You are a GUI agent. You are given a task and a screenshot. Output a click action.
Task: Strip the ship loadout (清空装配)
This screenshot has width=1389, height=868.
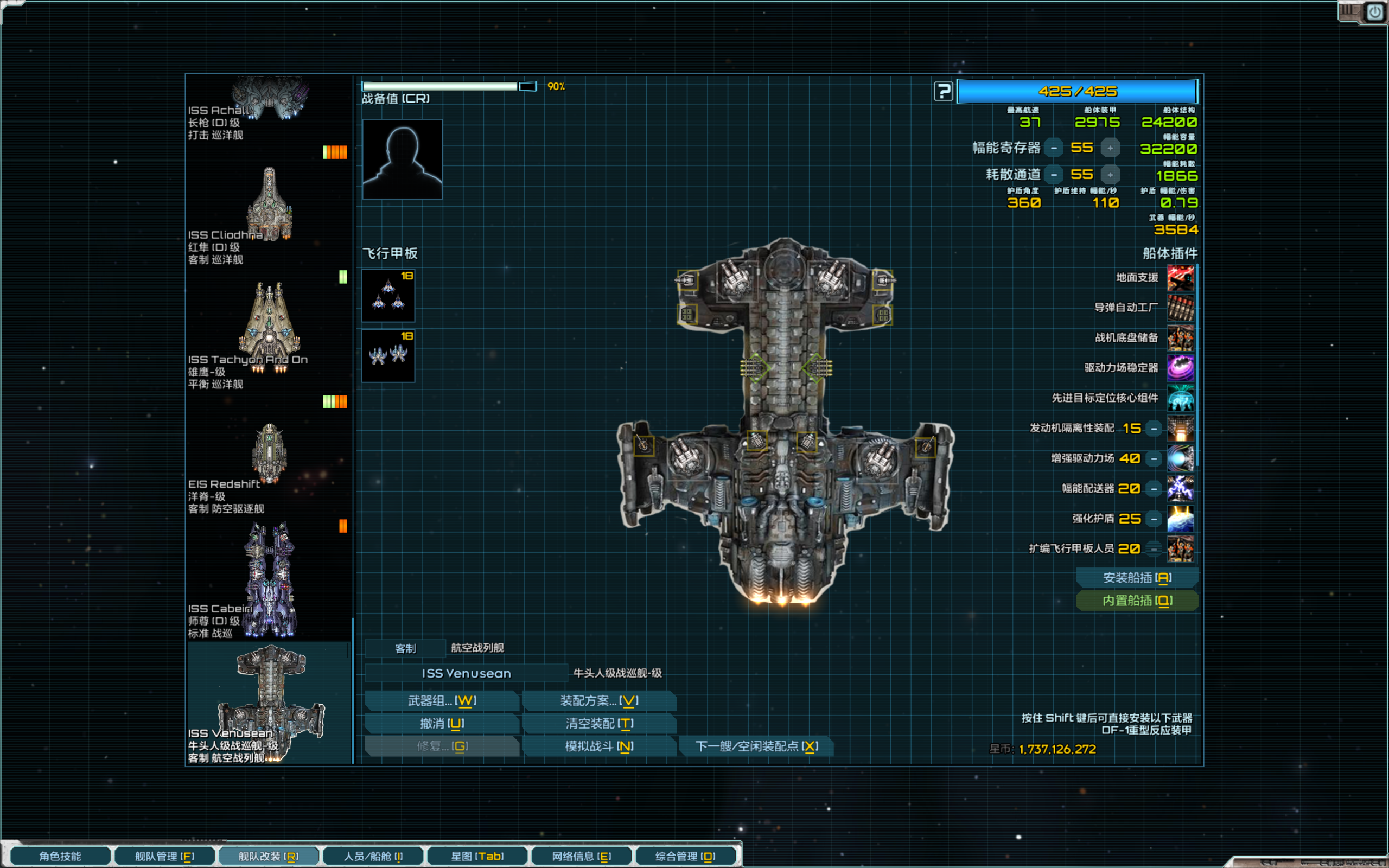point(598,723)
